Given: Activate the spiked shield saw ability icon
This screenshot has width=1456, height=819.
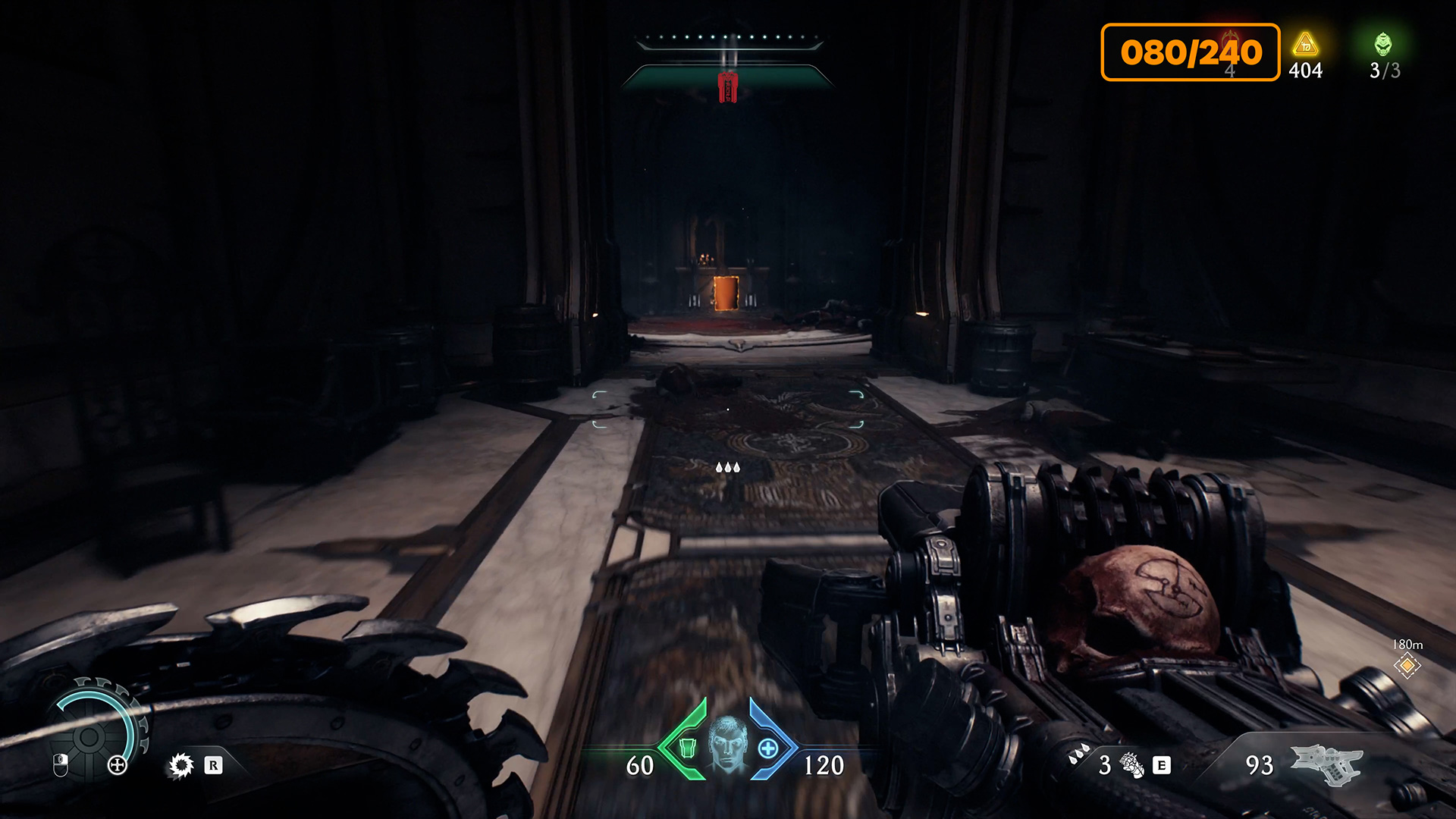Looking at the screenshot, I should [181, 765].
